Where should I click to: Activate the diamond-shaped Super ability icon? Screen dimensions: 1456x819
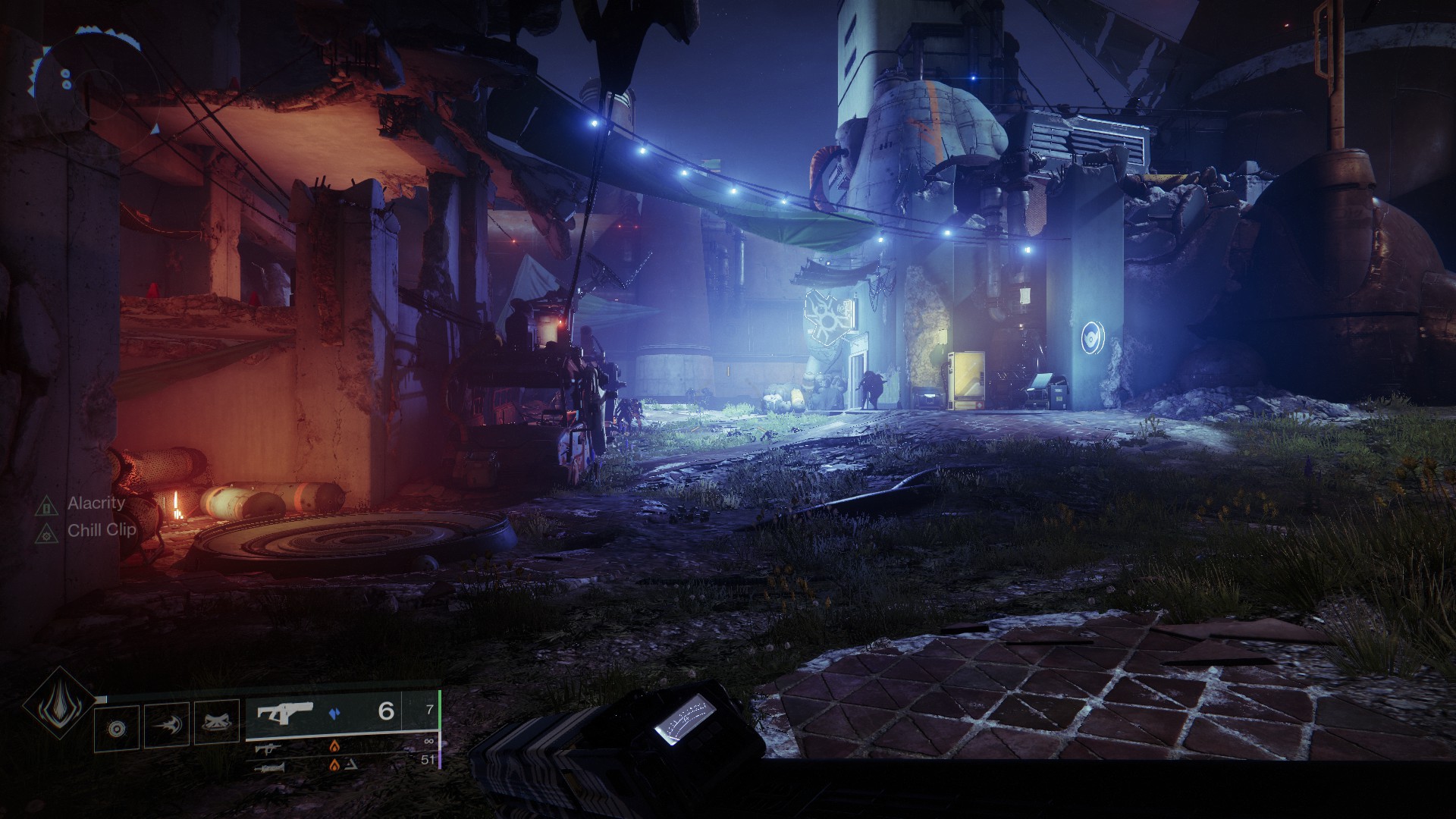tap(58, 704)
